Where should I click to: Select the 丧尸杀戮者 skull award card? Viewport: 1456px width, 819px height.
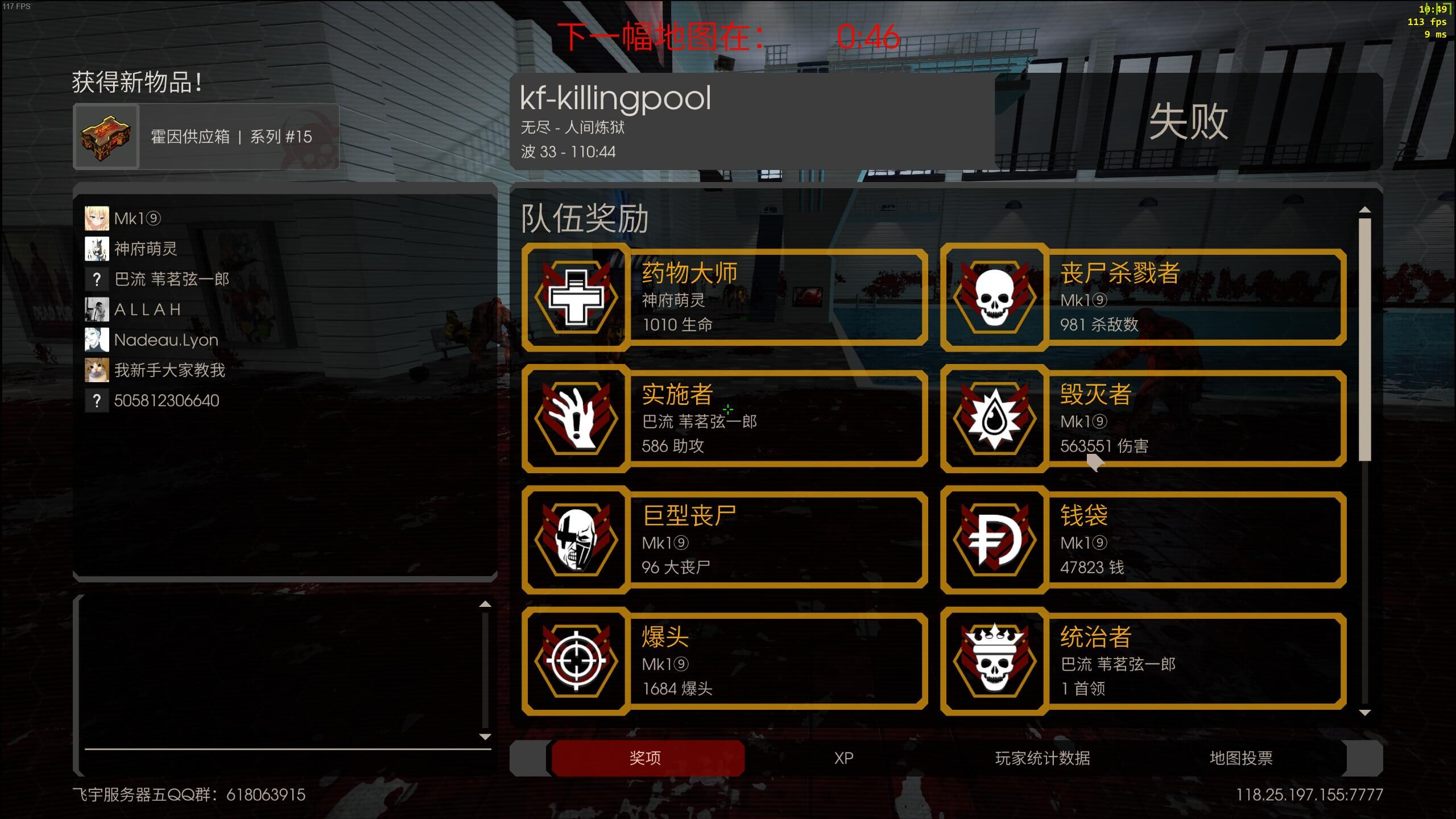point(1143,297)
